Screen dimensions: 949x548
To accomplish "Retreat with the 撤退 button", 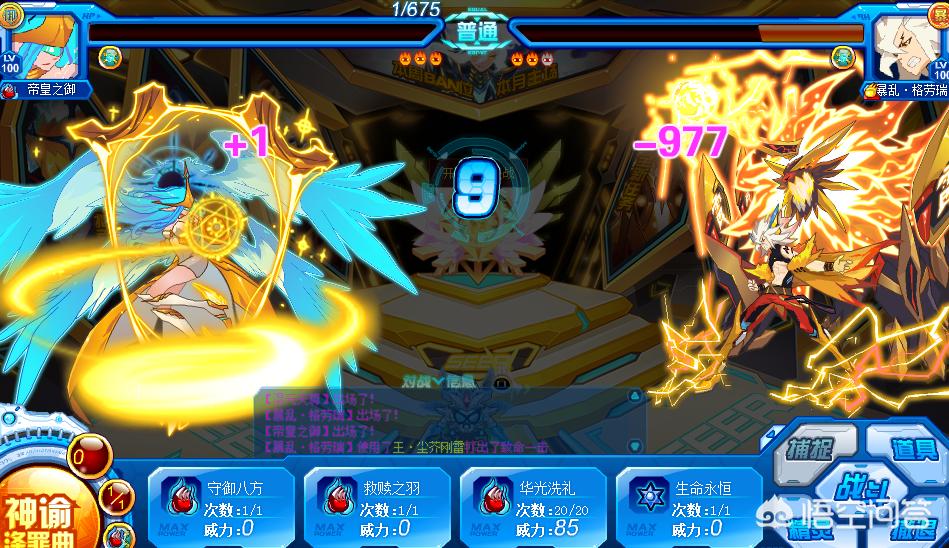I will tap(912, 528).
